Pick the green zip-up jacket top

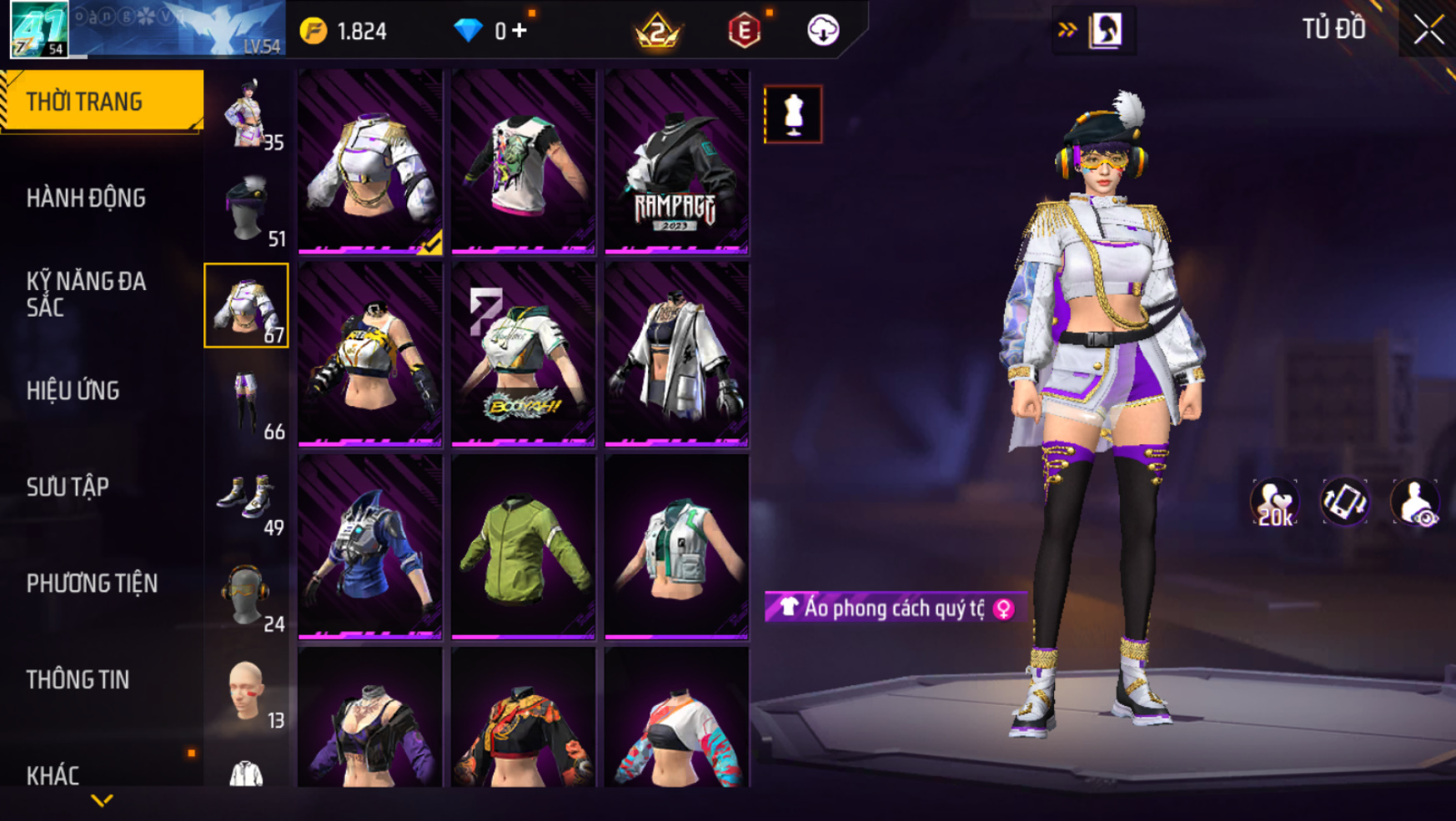point(523,547)
